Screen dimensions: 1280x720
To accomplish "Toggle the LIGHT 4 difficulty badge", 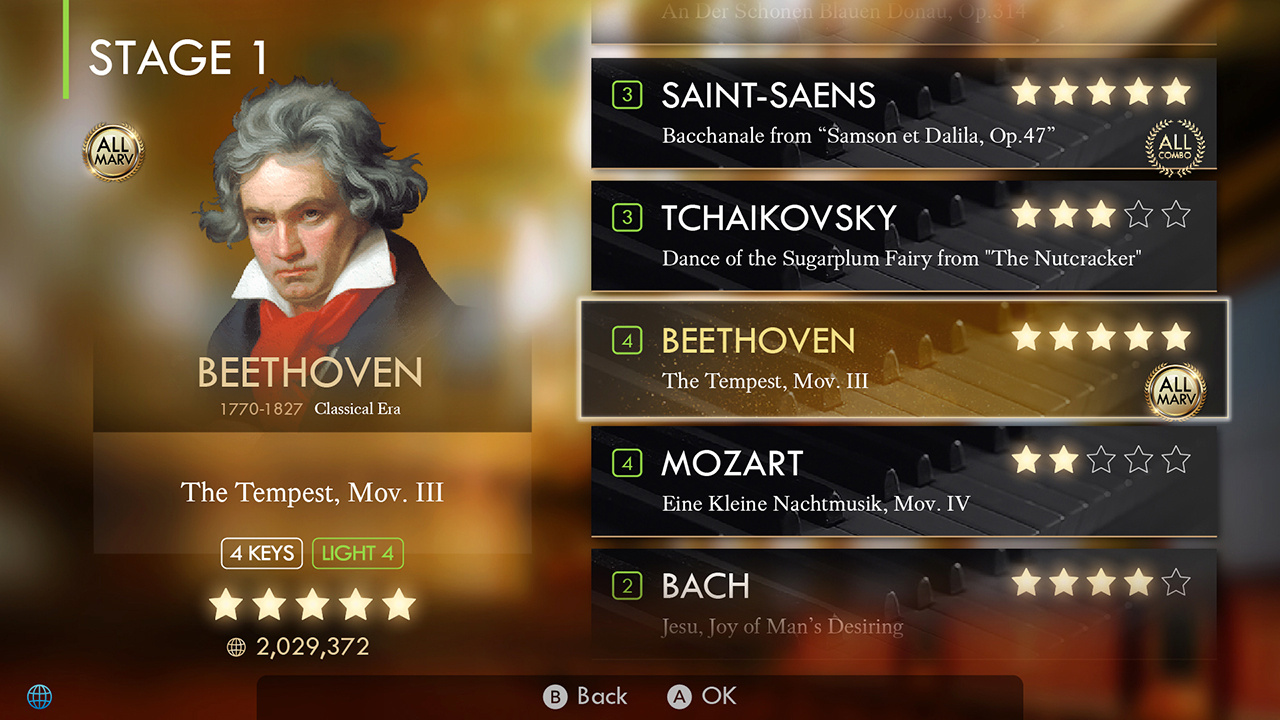I will coord(357,553).
